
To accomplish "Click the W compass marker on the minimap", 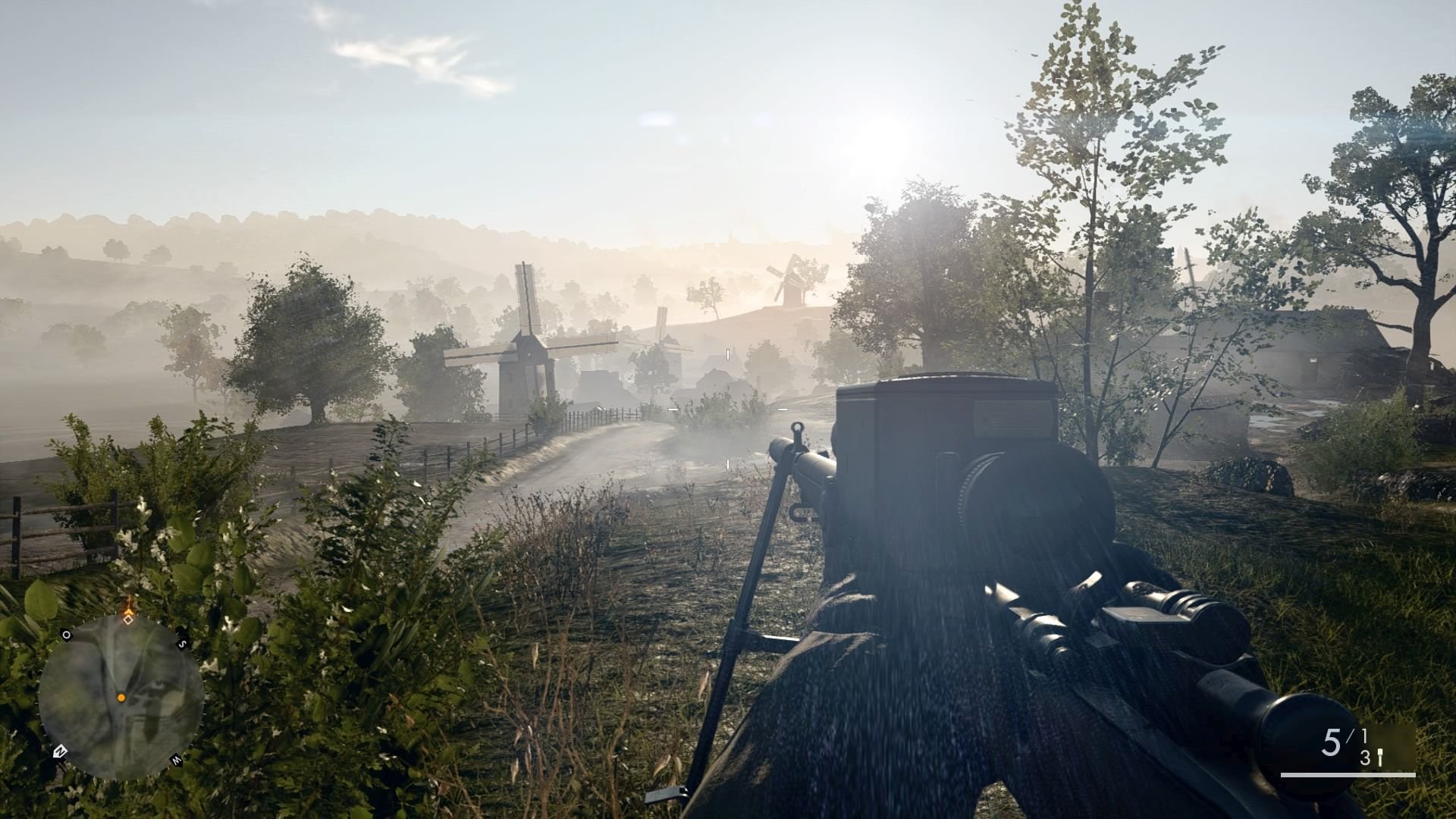I will [176, 759].
